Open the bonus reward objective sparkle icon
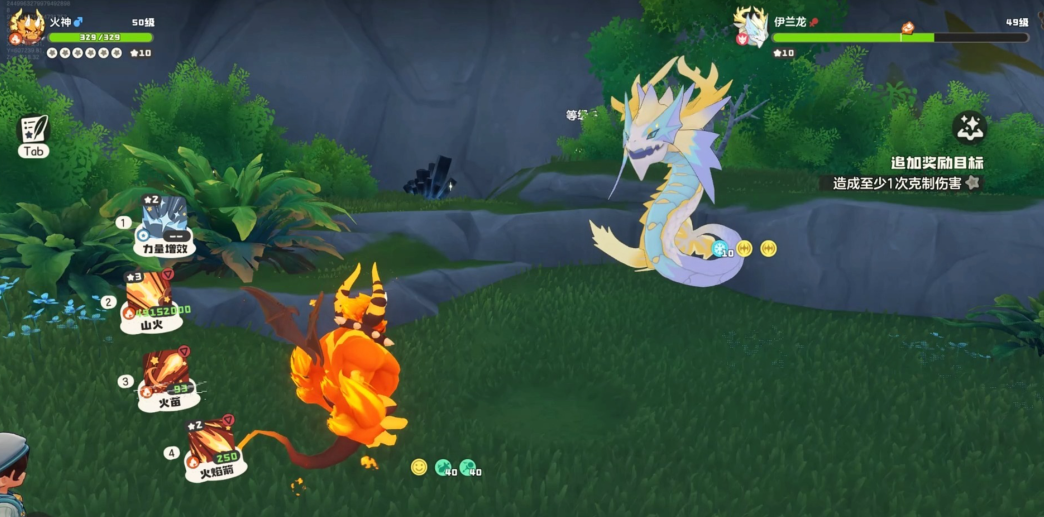 point(968,128)
